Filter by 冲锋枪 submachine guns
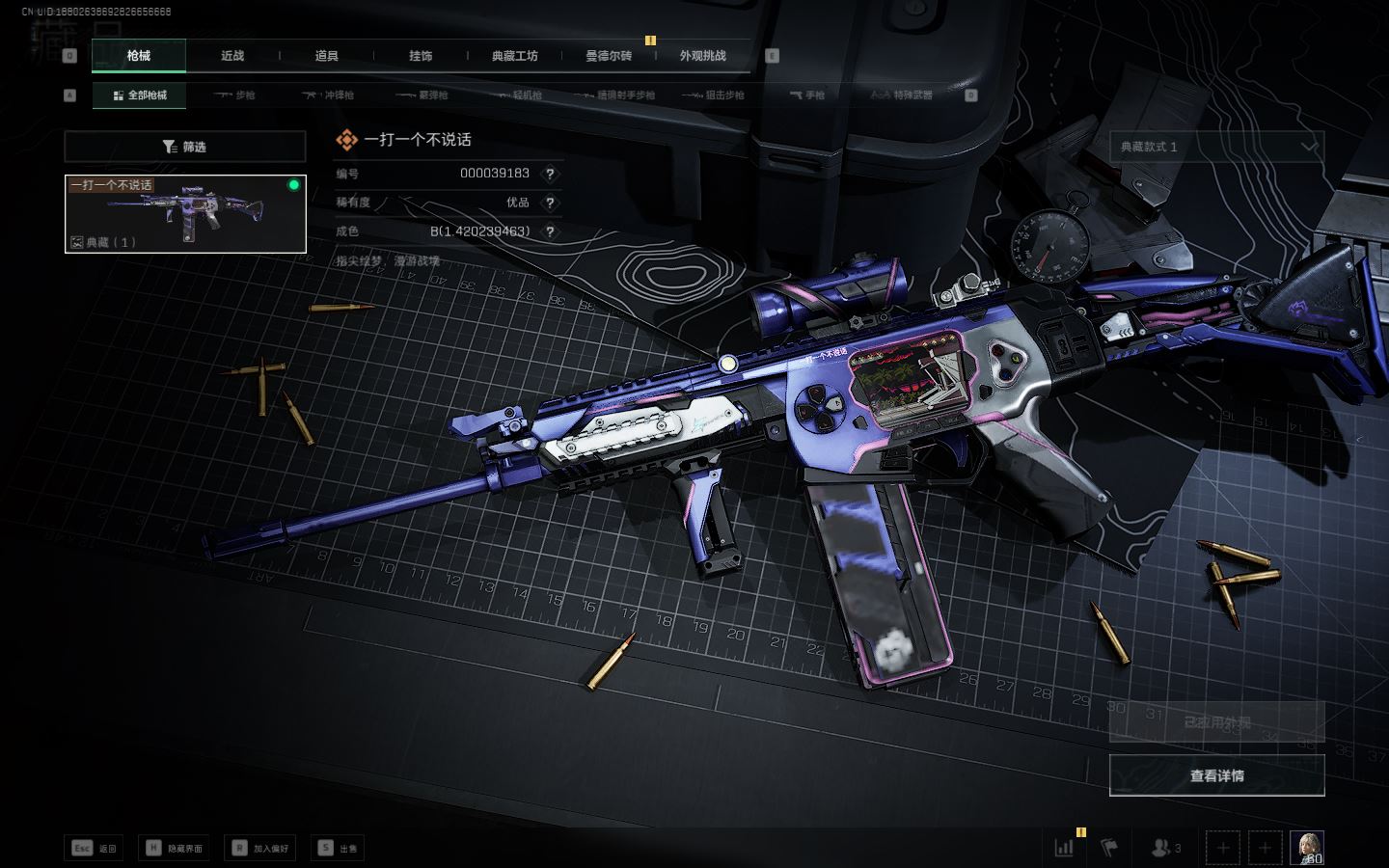The height and width of the screenshot is (868, 1389). (329, 95)
